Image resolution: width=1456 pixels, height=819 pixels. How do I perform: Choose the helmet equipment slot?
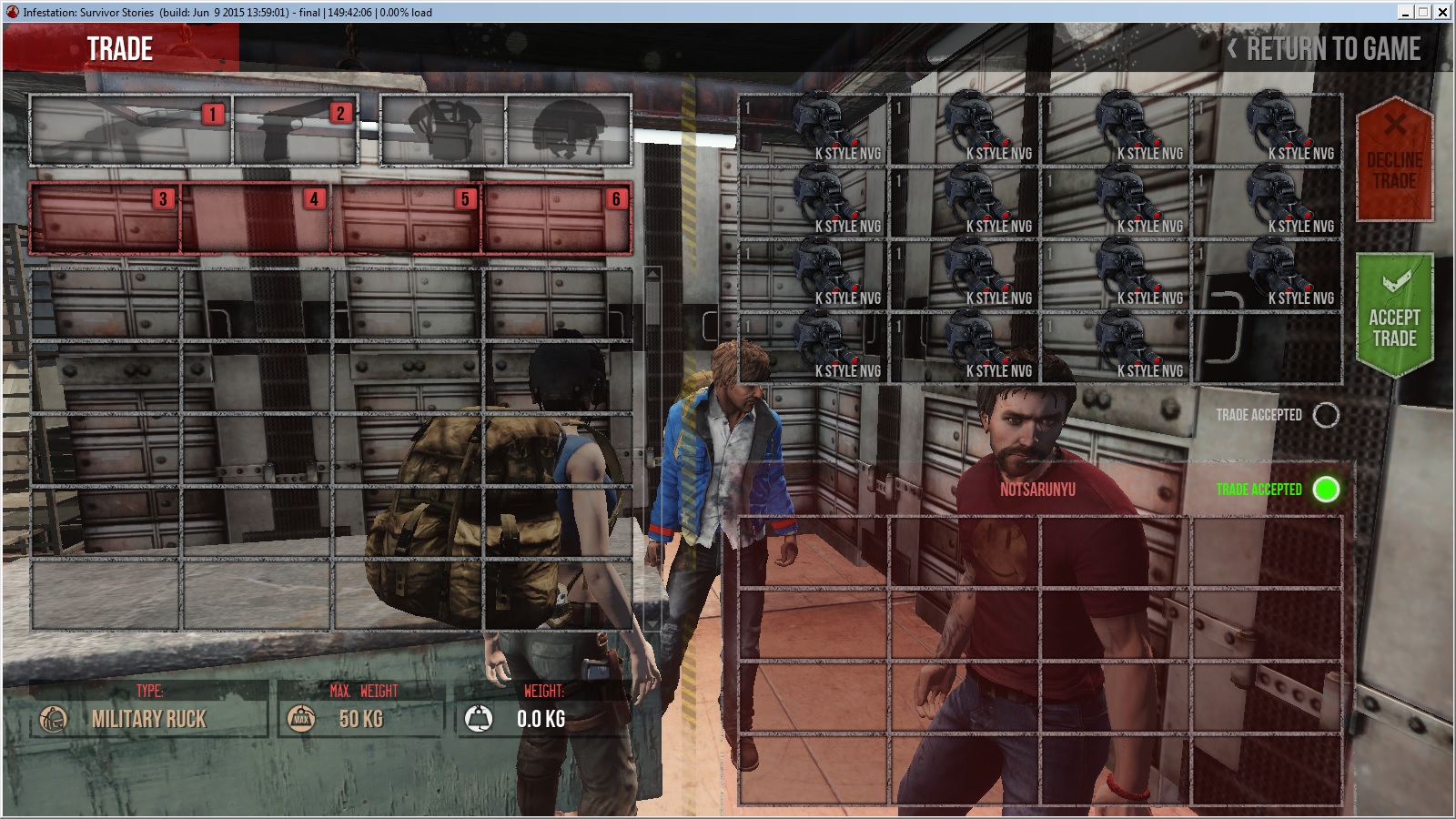click(569, 130)
